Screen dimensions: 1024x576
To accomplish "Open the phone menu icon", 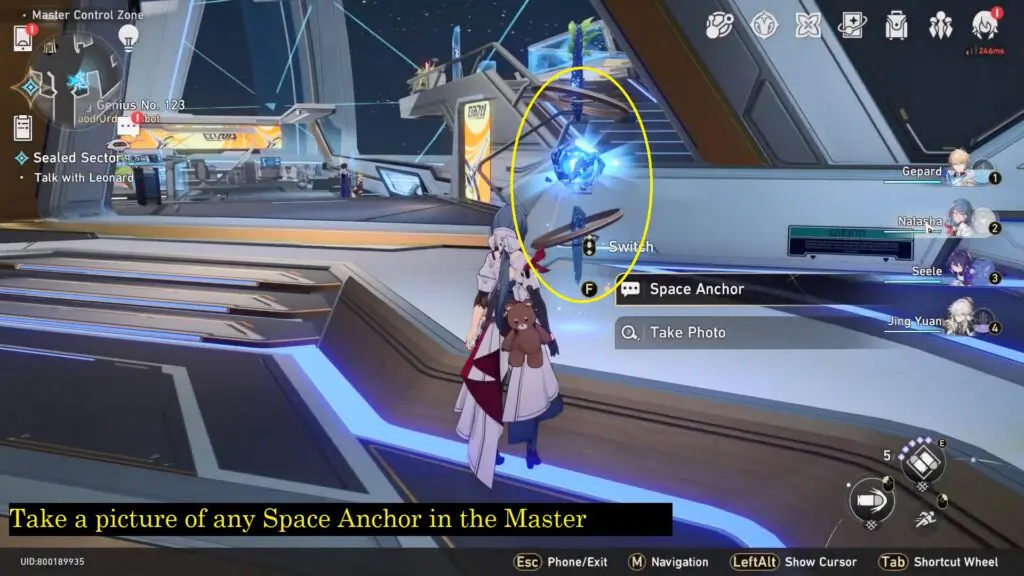I will click(x=23, y=38).
